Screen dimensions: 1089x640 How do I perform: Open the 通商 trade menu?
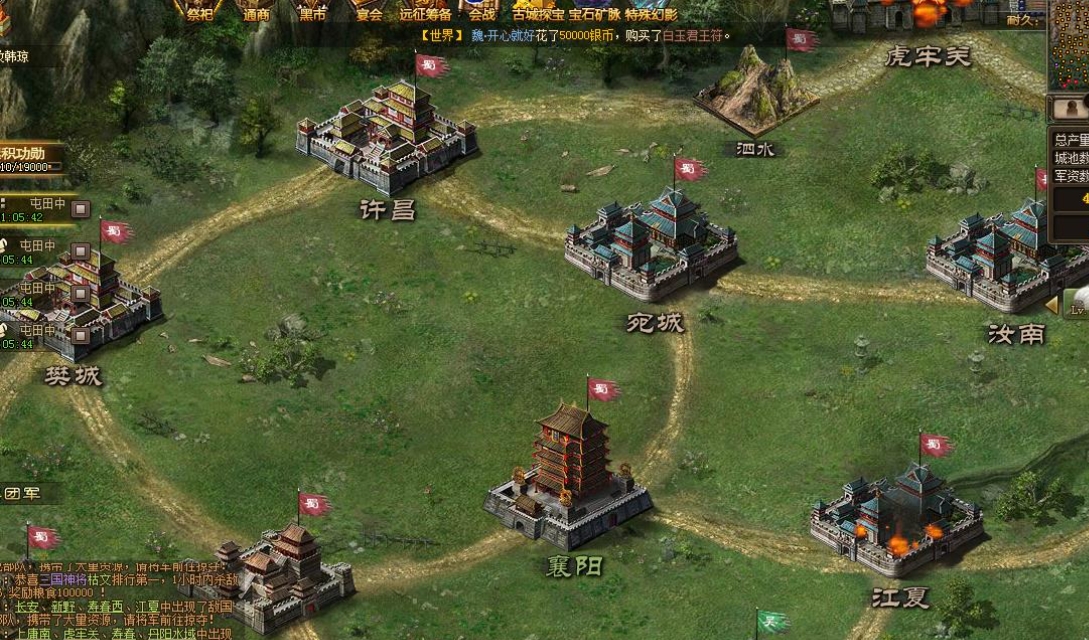[257, 11]
